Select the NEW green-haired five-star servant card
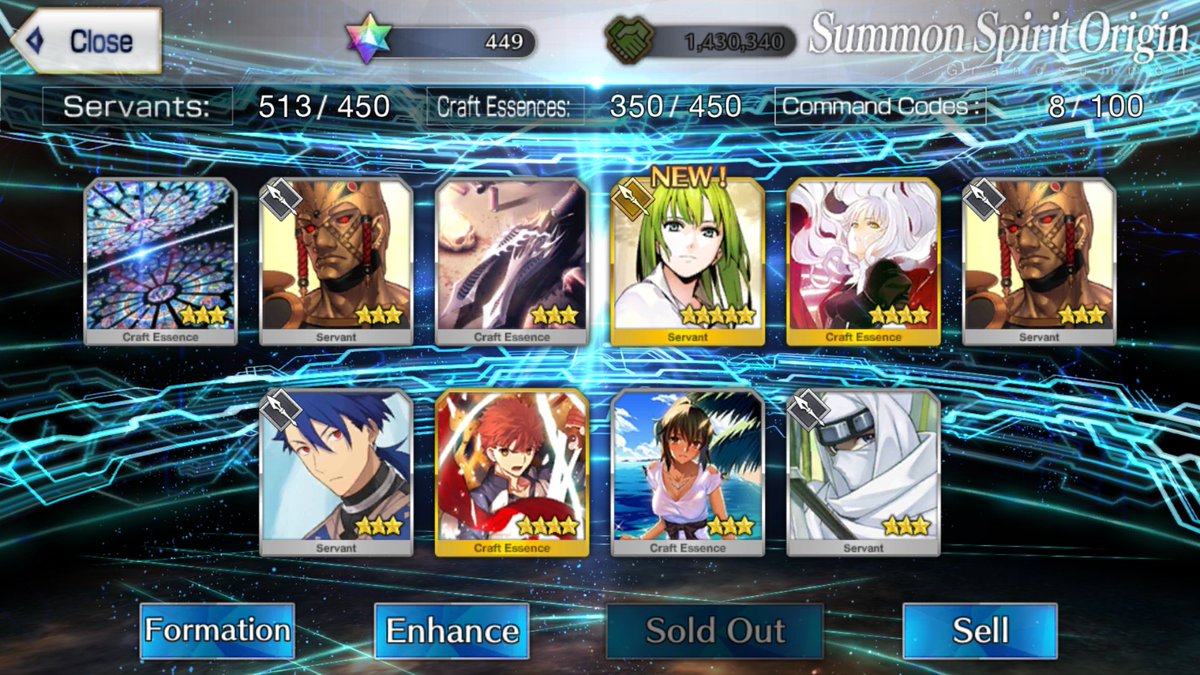 point(687,262)
